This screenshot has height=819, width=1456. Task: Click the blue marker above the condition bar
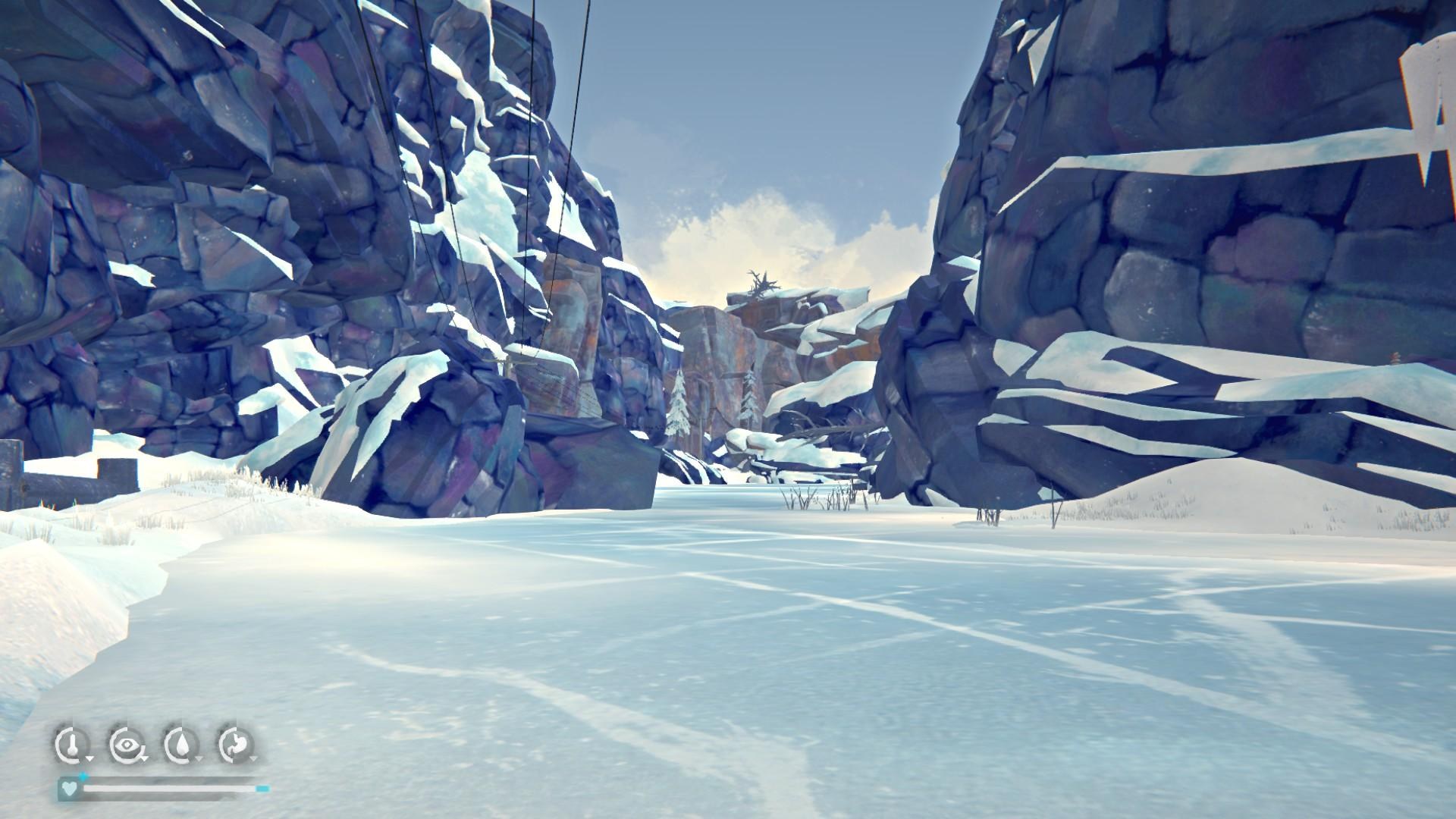(x=83, y=776)
